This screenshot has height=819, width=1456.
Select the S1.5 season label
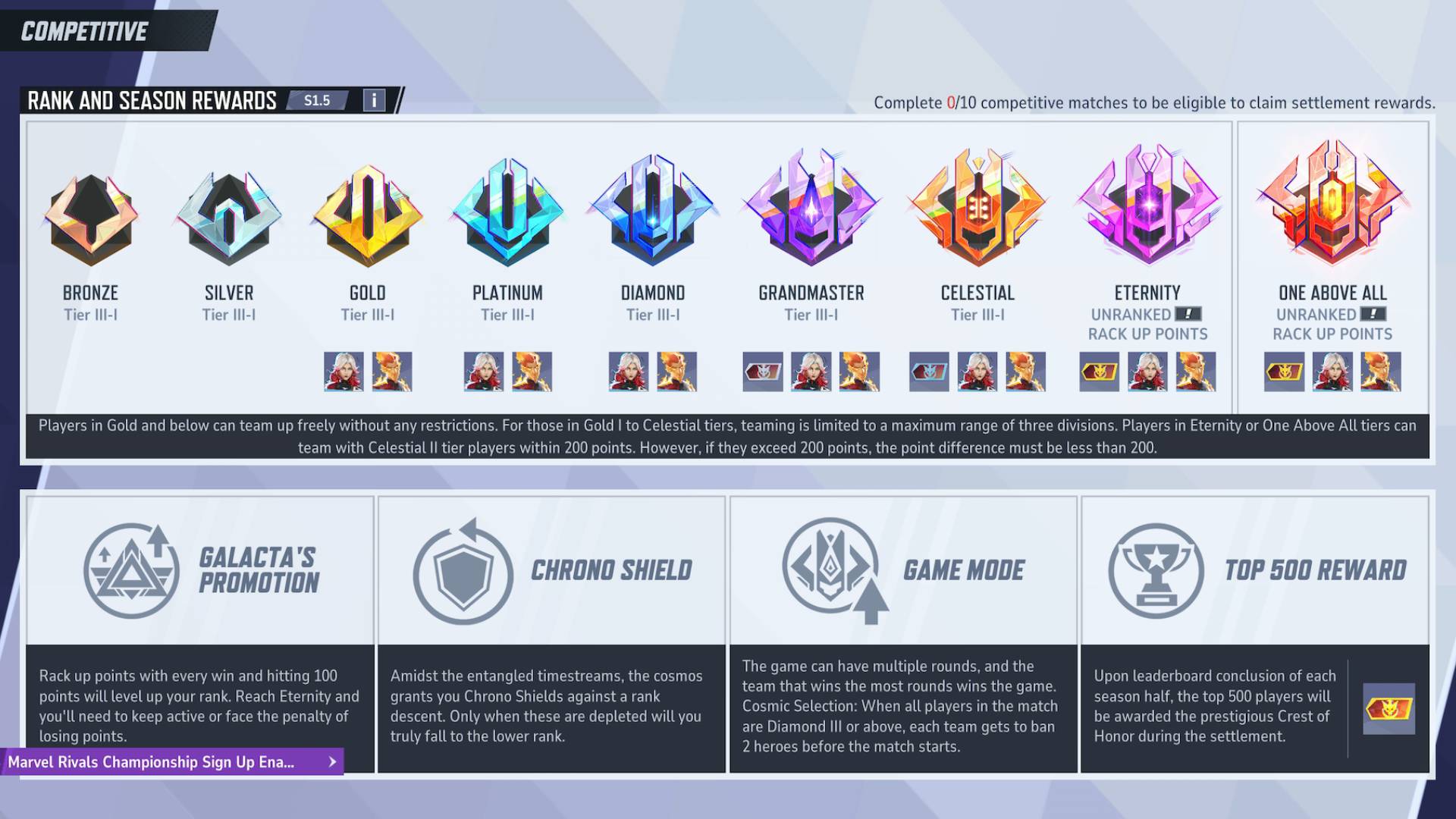click(x=318, y=99)
